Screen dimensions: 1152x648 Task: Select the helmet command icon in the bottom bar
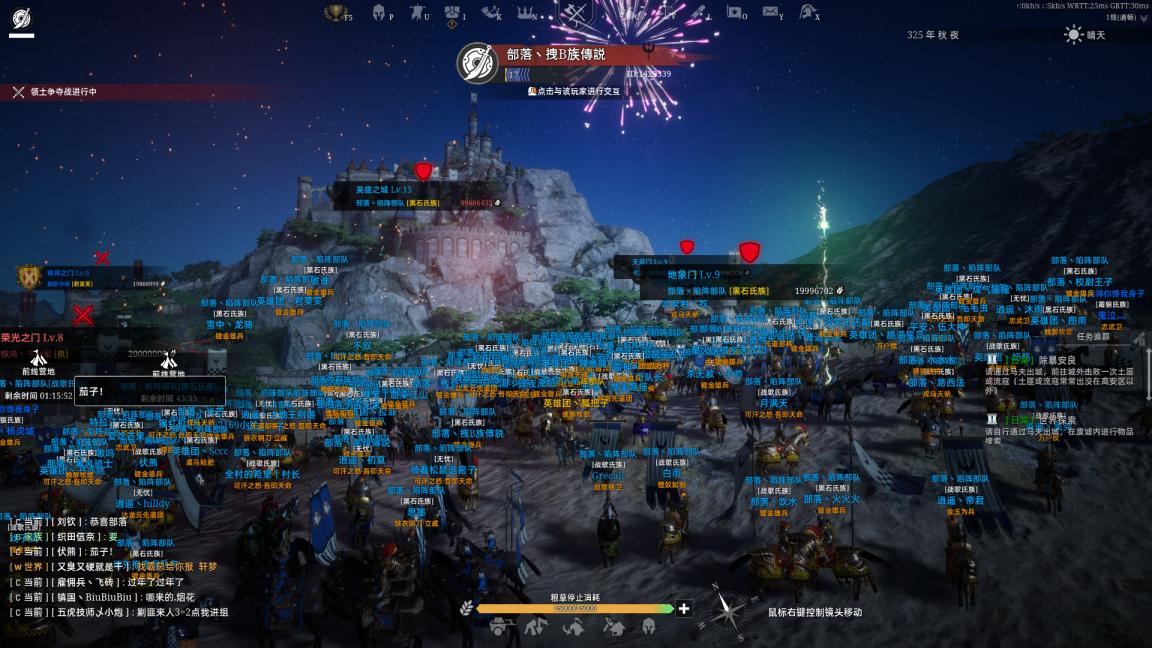[648, 628]
